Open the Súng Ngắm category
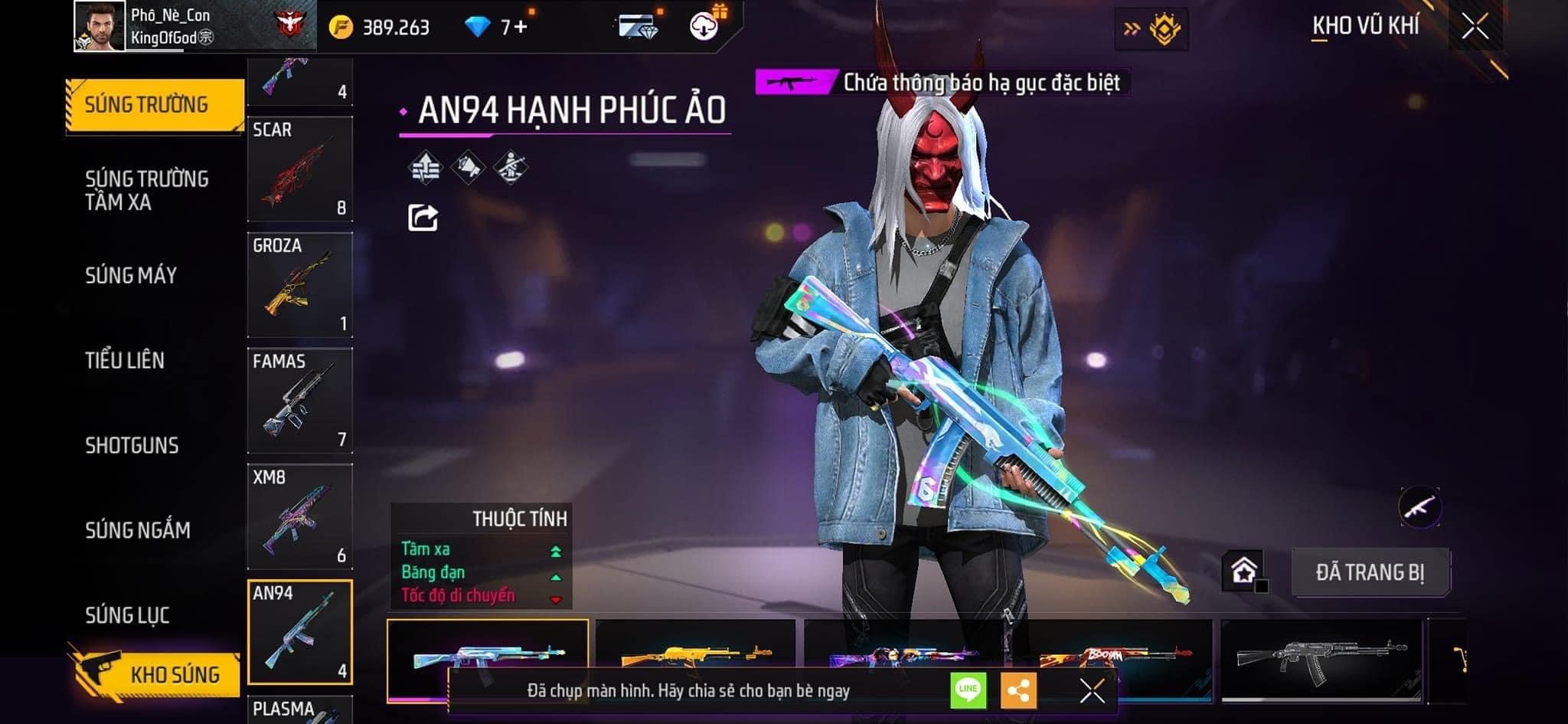1568x724 pixels. [138, 530]
